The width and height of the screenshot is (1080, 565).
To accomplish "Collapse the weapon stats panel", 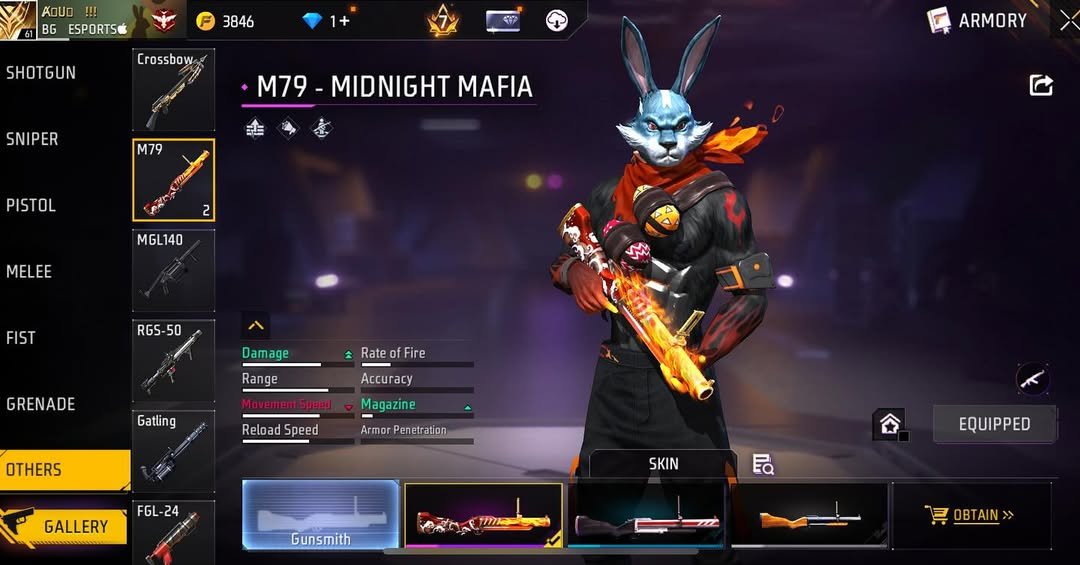I will coord(256,325).
